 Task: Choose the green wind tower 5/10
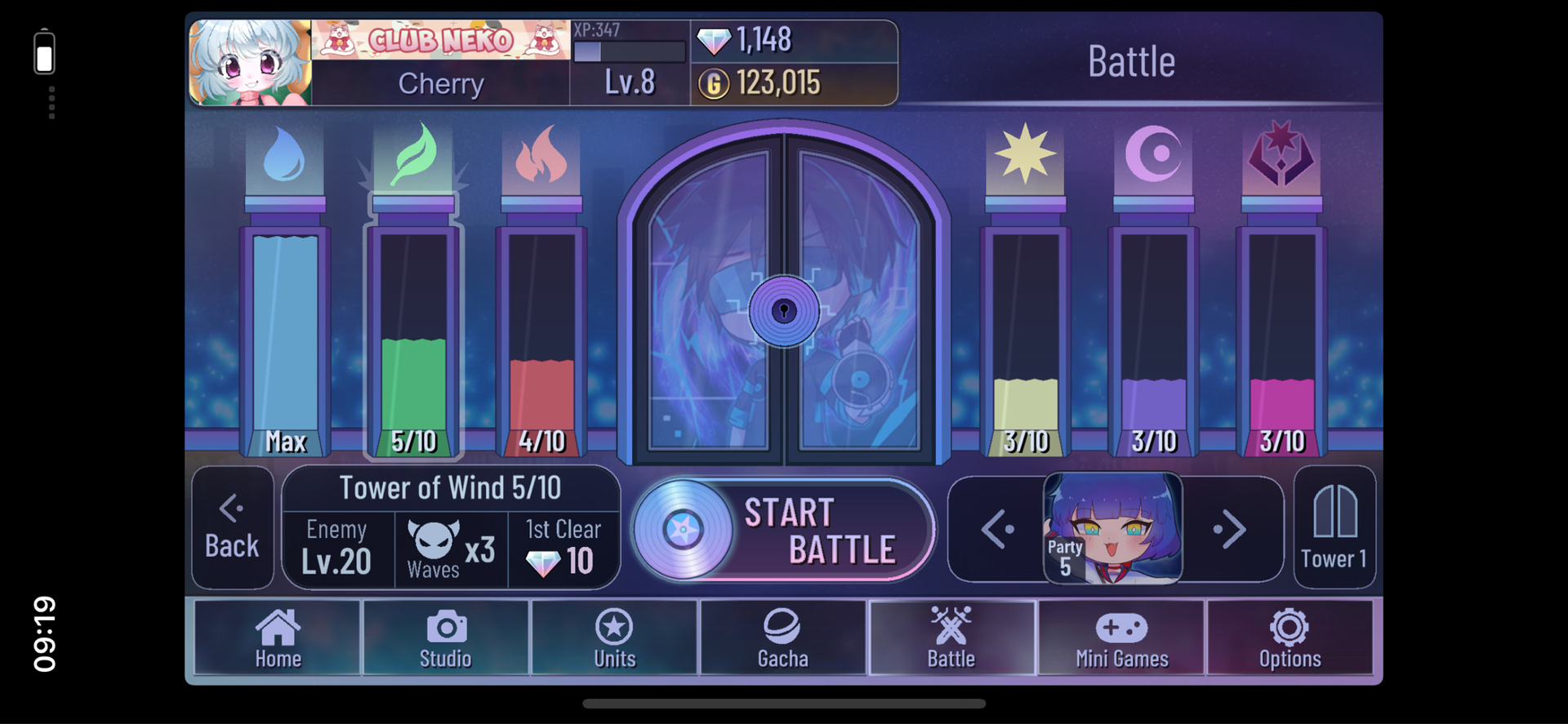pyautogui.click(x=414, y=326)
